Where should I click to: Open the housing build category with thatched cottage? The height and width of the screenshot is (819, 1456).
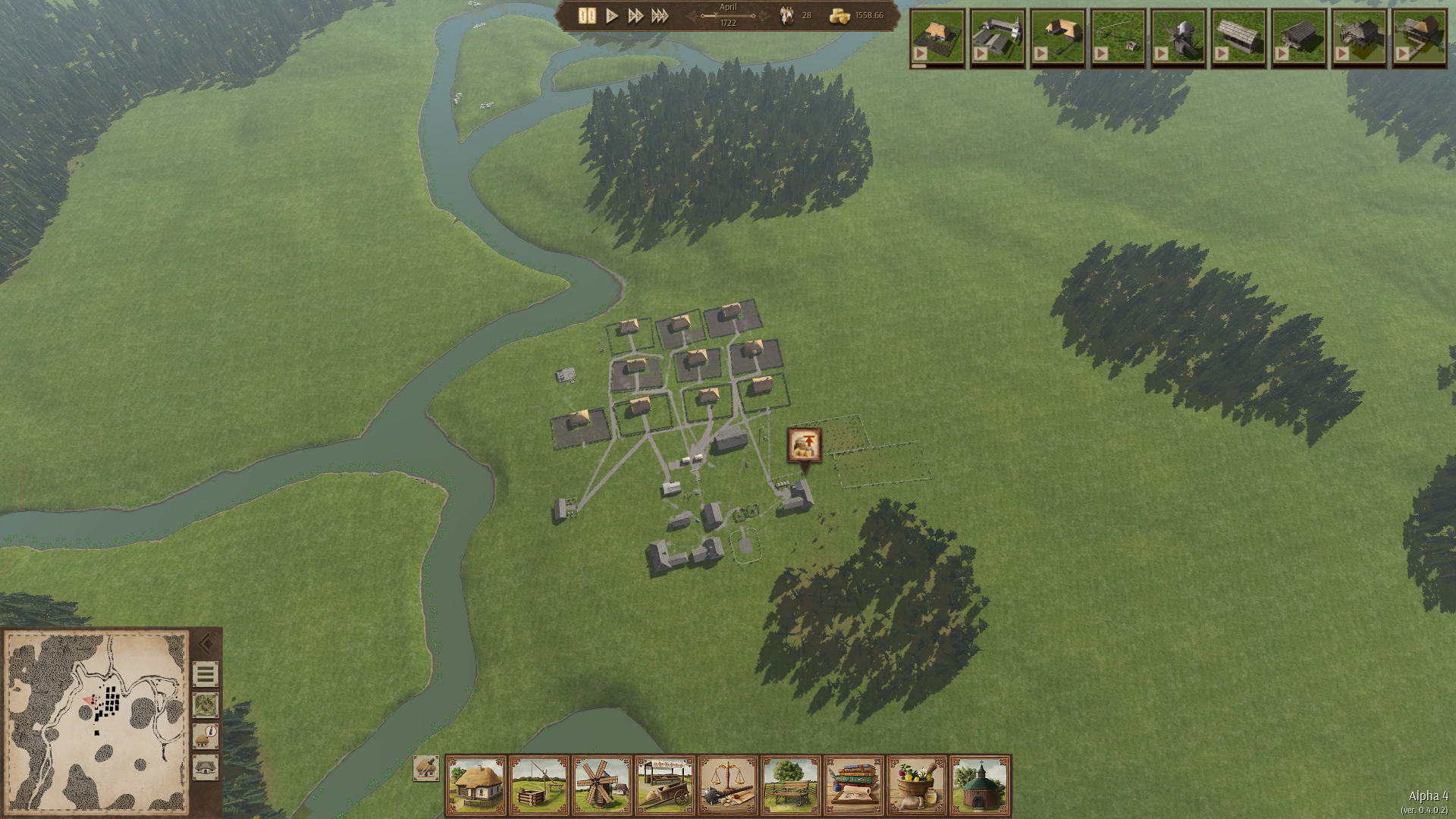(476, 786)
